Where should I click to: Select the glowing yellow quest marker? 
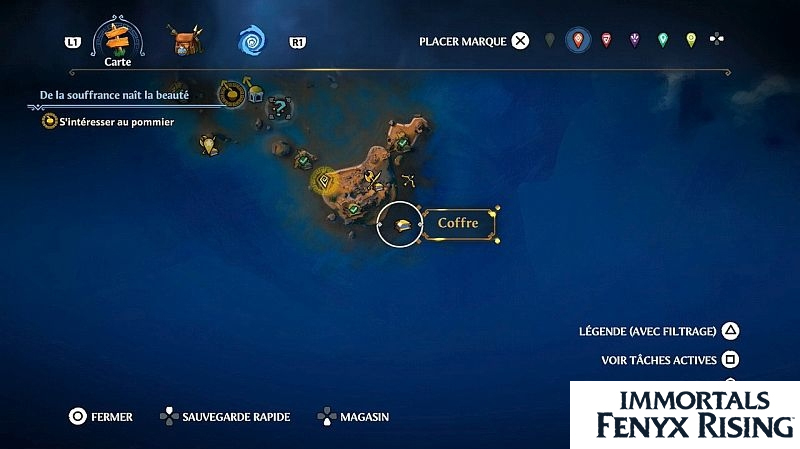[x=323, y=181]
